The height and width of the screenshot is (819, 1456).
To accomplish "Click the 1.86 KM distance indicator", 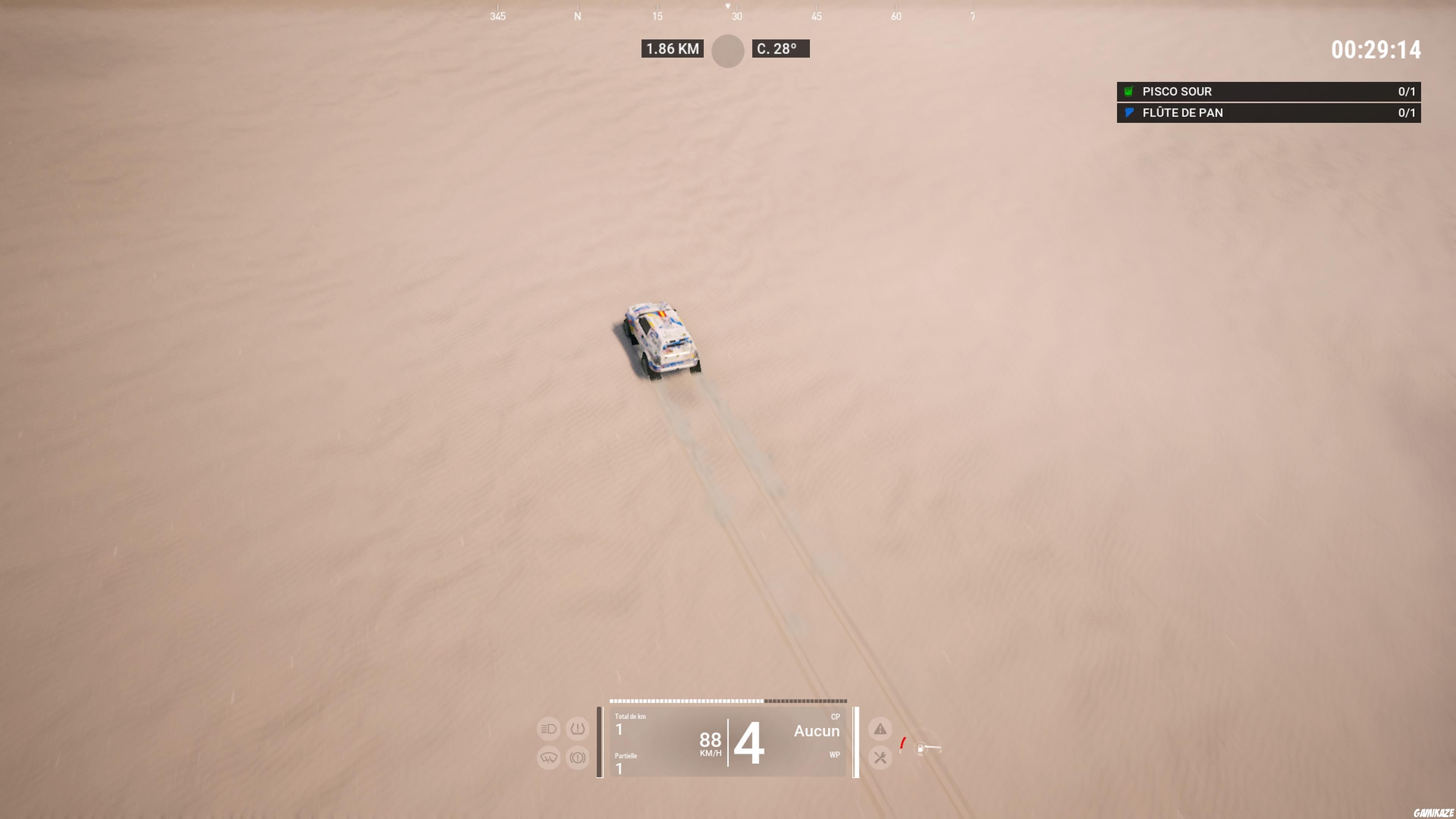I will (672, 49).
